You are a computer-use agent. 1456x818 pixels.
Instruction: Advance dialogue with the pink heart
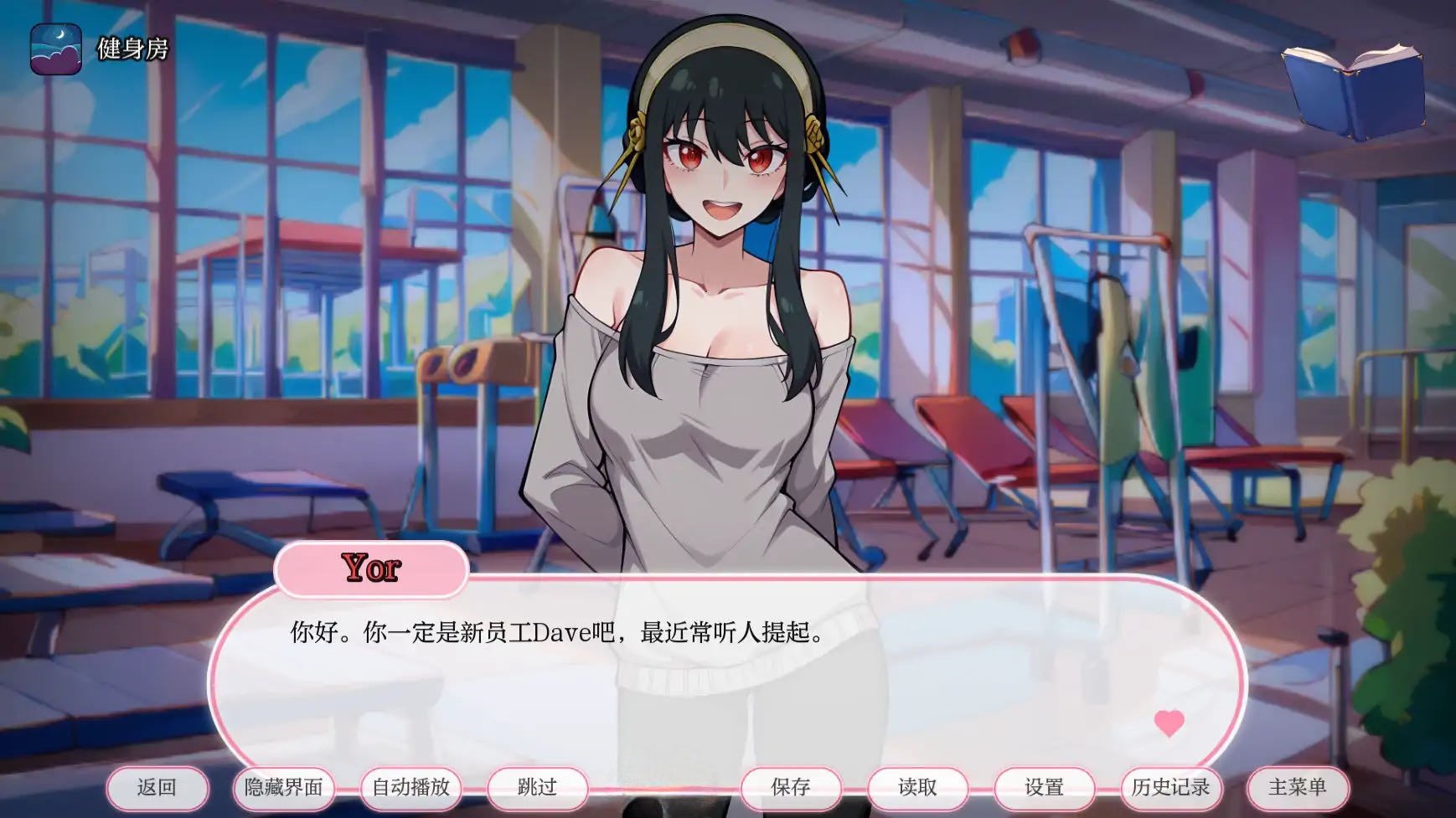pos(1169,722)
